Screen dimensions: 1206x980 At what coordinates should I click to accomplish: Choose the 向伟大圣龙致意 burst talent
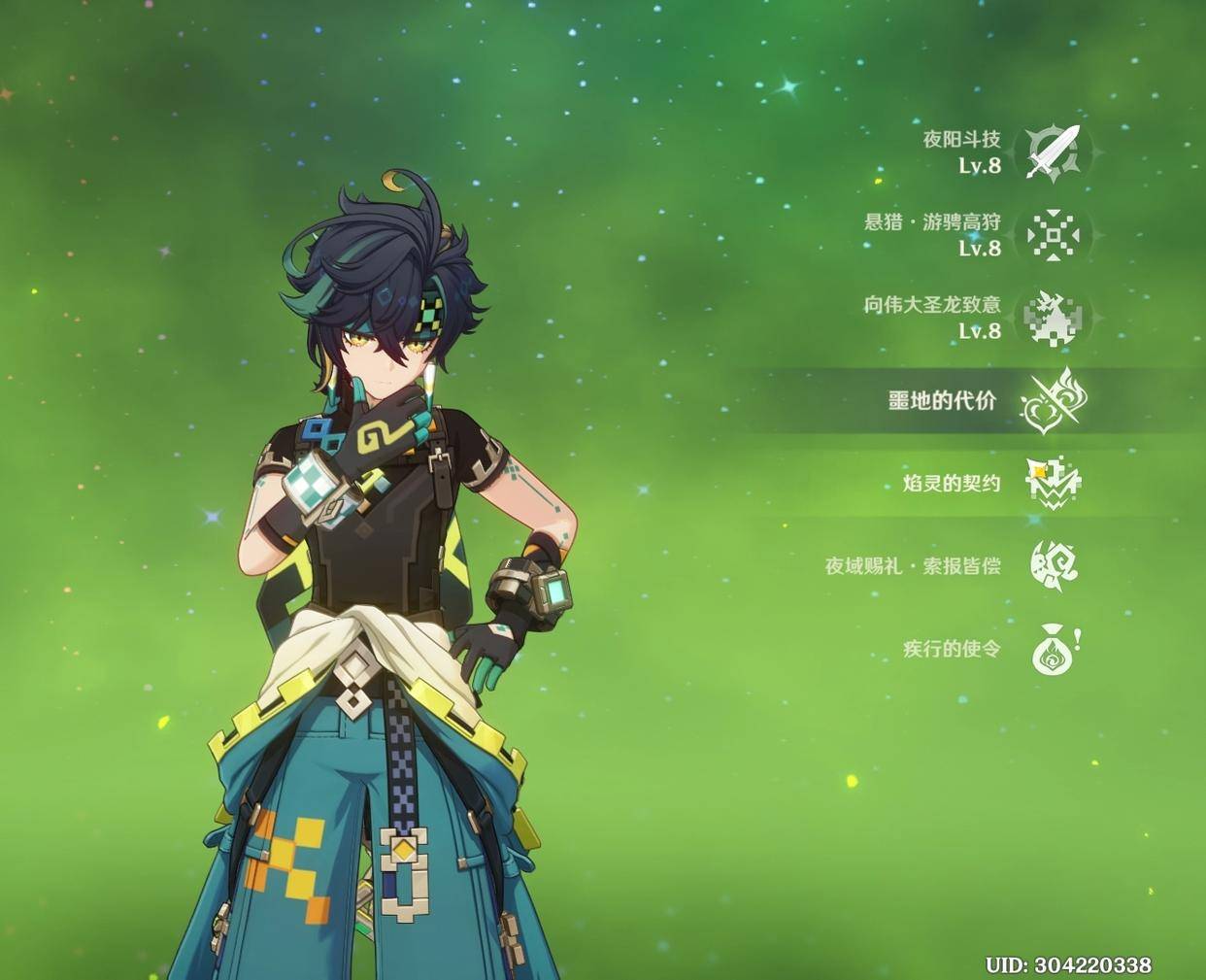click(x=1054, y=318)
